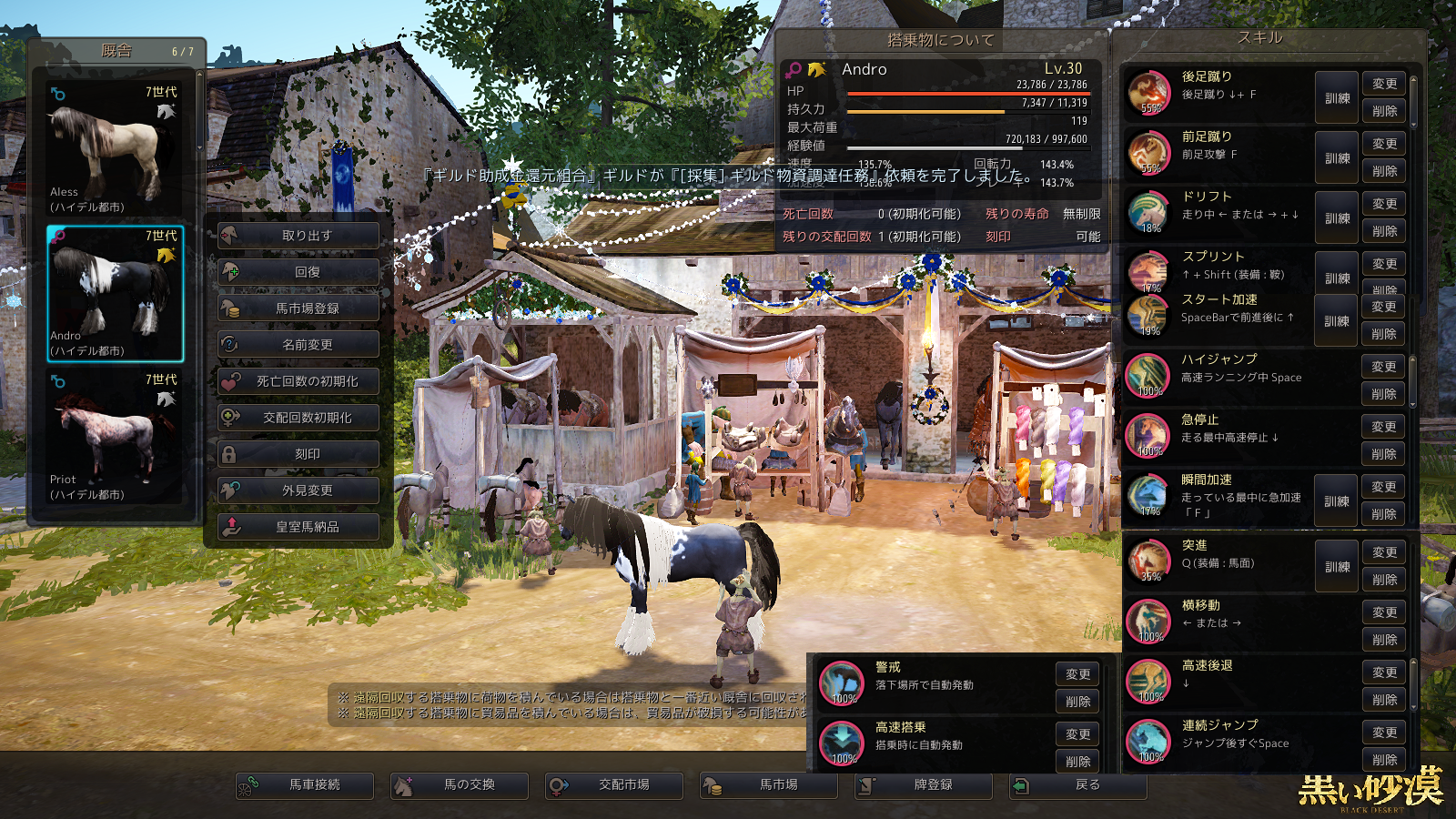The image size is (1456, 819).
Task: Select the Priot horse in the stable list
Action: pyautogui.click(x=115, y=437)
